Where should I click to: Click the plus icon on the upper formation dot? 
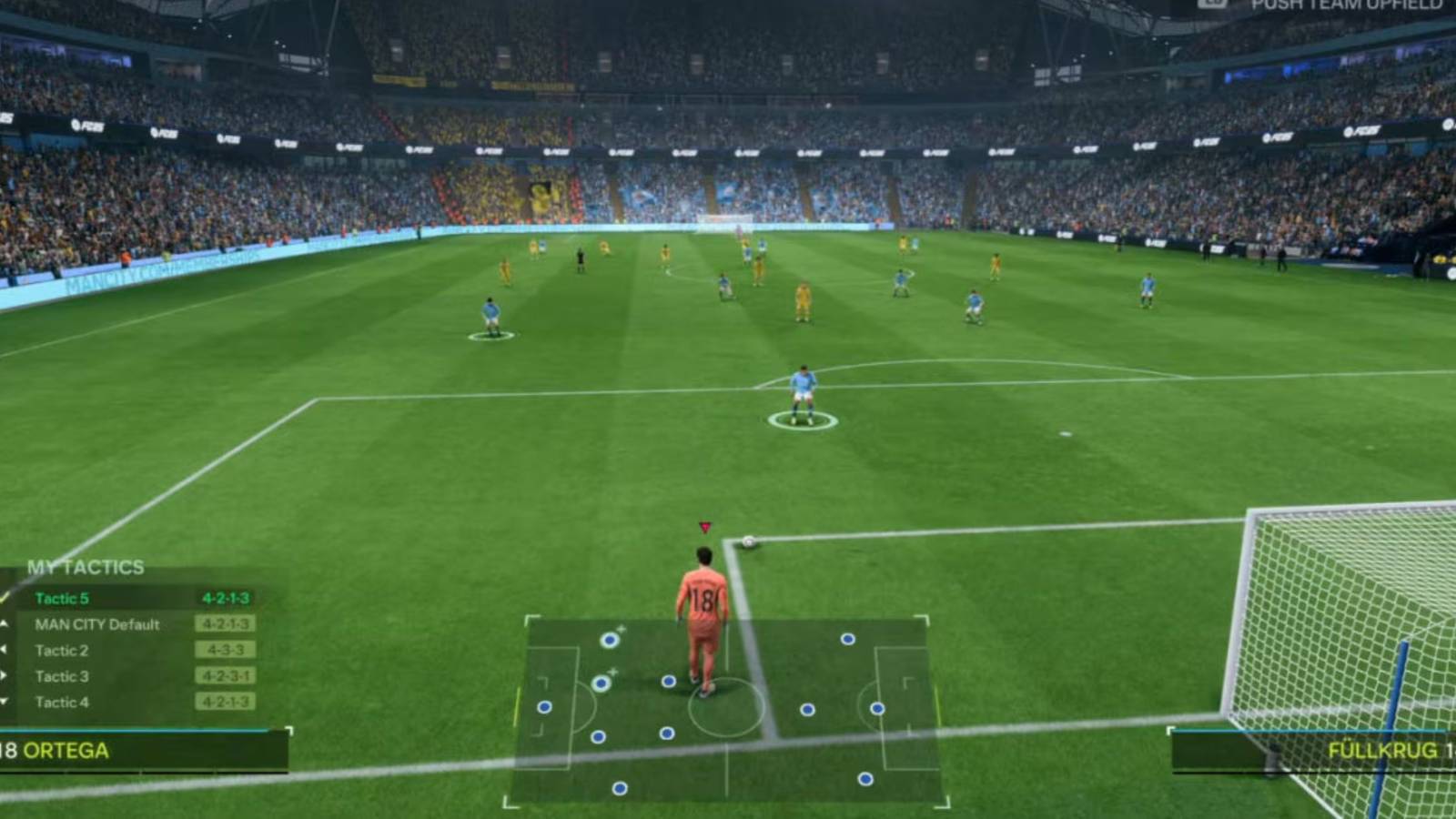tap(622, 629)
